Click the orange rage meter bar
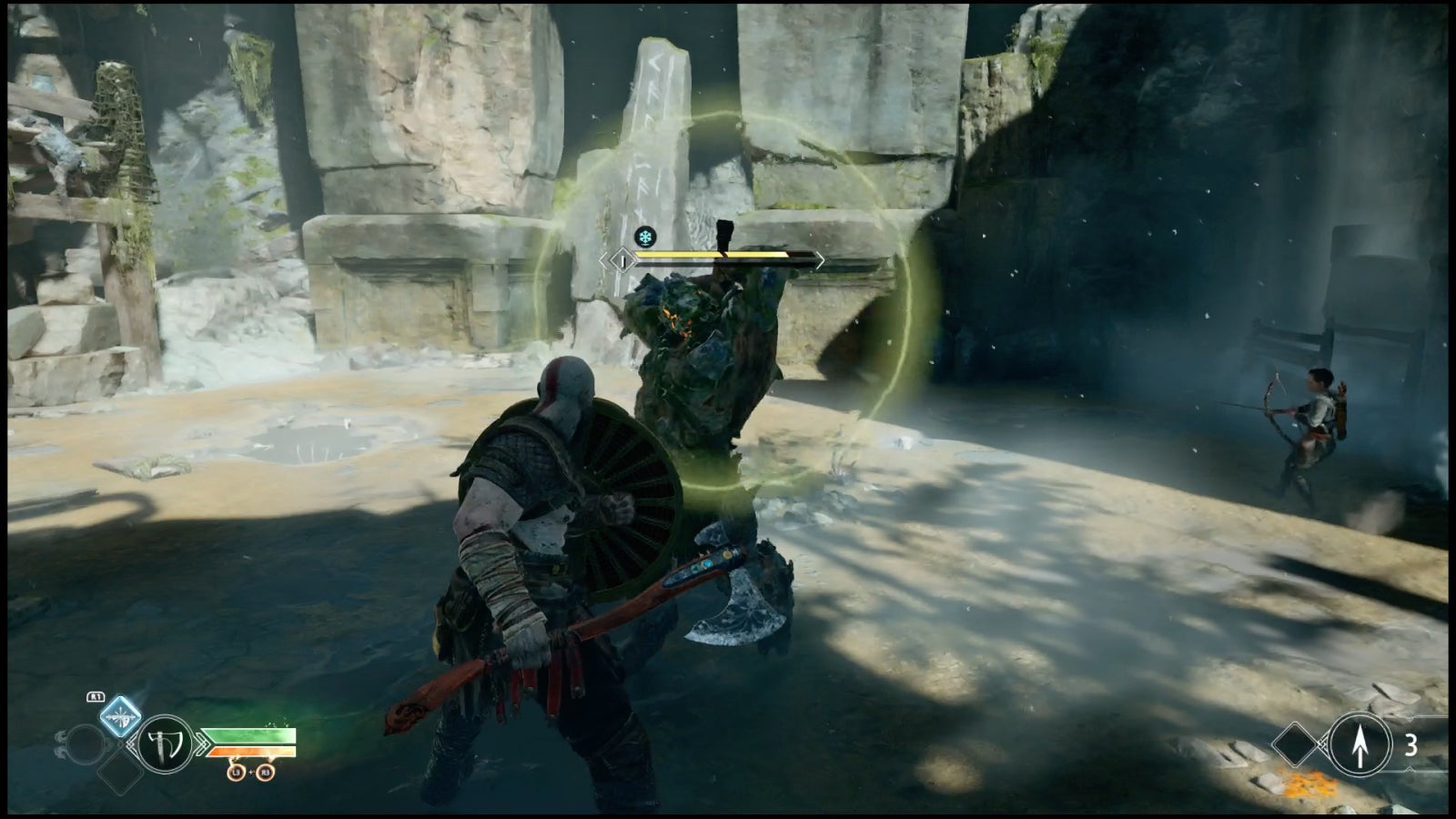Viewport: 1456px width, 819px height. click(x=251, y=752)
